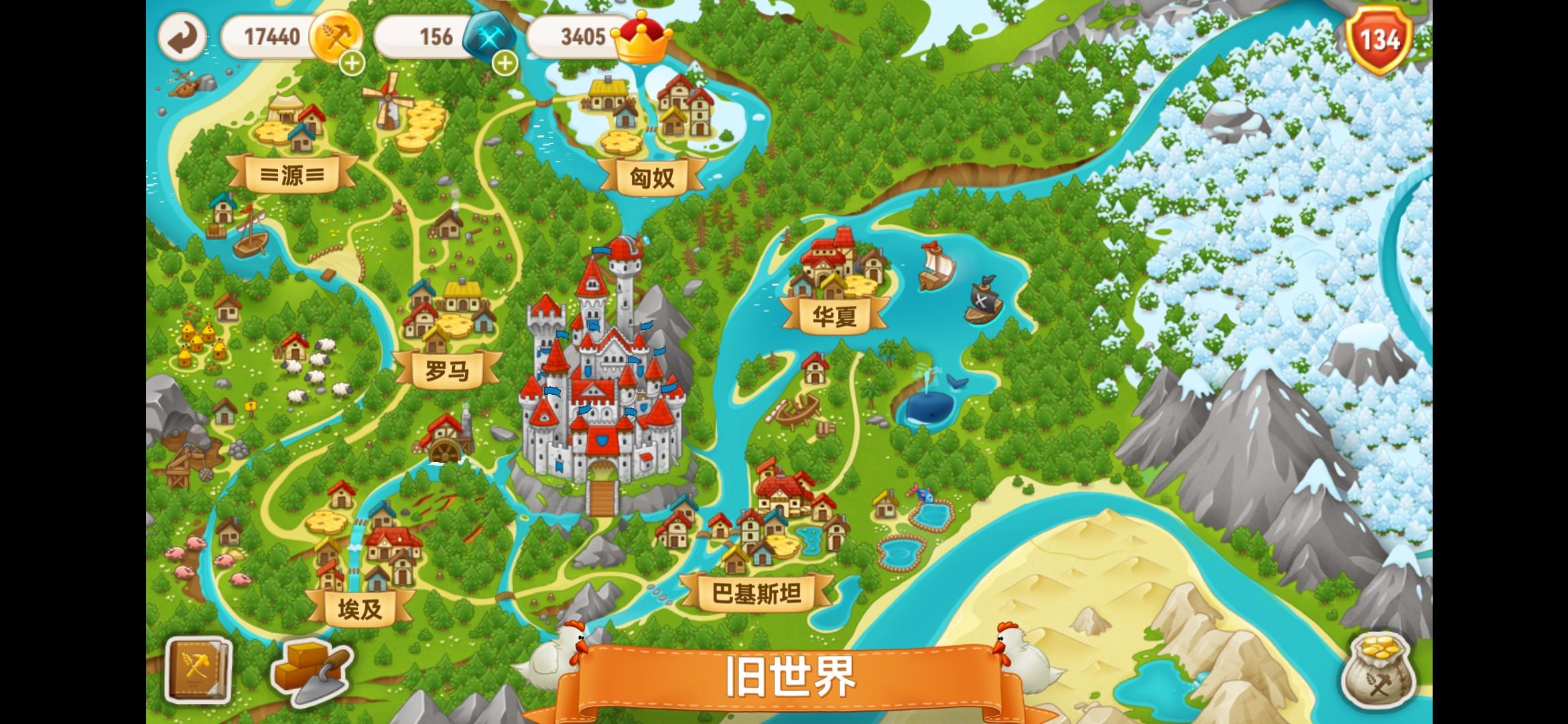Open the 巴基斯坦 settlement banner
Screen dimensions: 1568x724
pos(756,593)
